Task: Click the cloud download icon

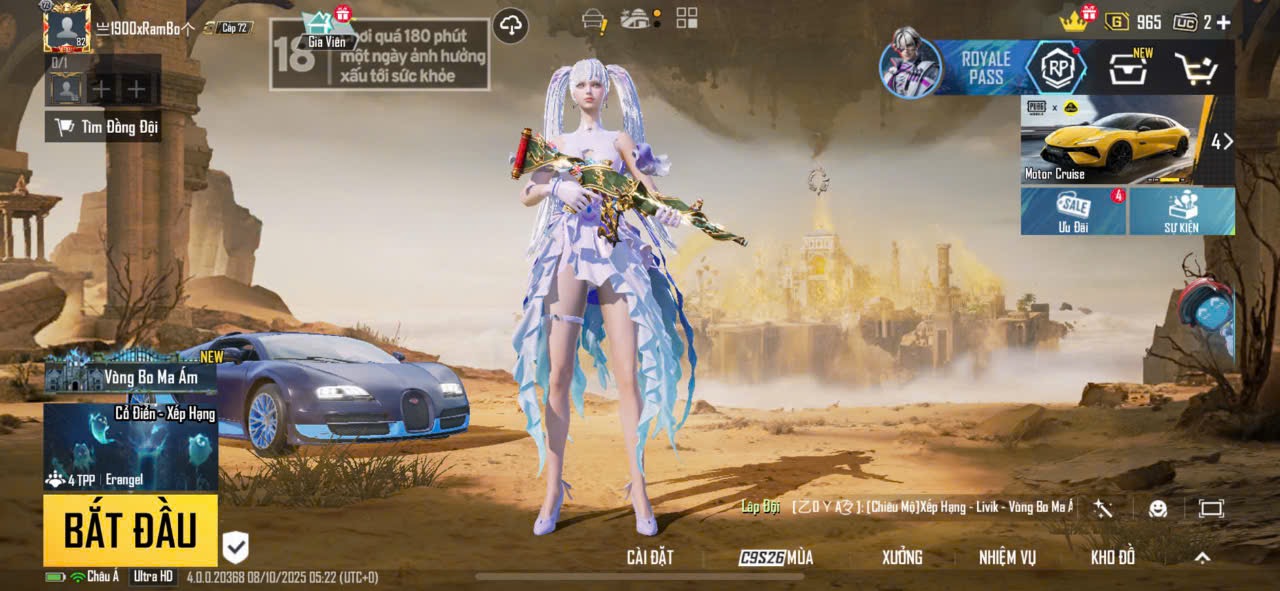Action: [x=511, y=25]
